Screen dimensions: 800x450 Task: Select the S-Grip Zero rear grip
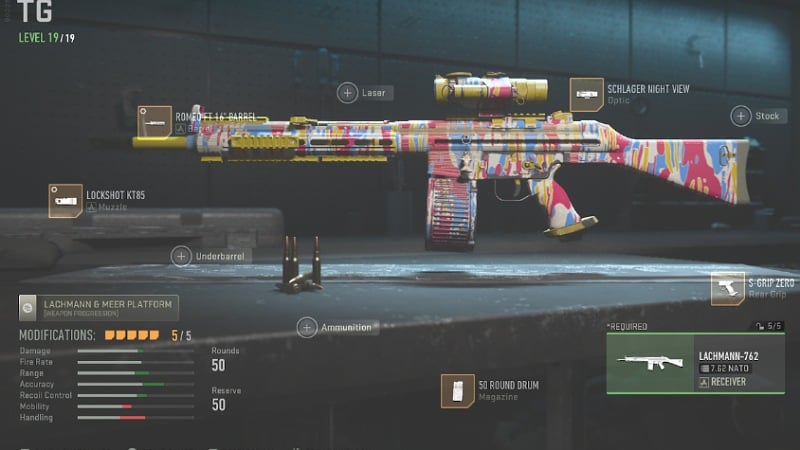(727, 289)
